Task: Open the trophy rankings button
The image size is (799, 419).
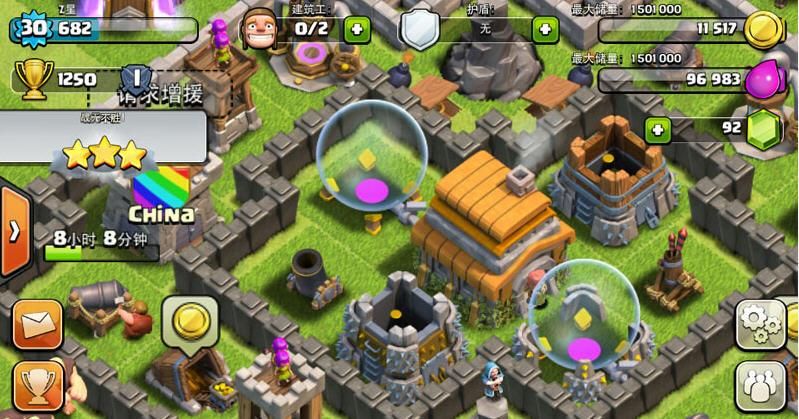Action: pyautogui.click(x=37, y=385)
